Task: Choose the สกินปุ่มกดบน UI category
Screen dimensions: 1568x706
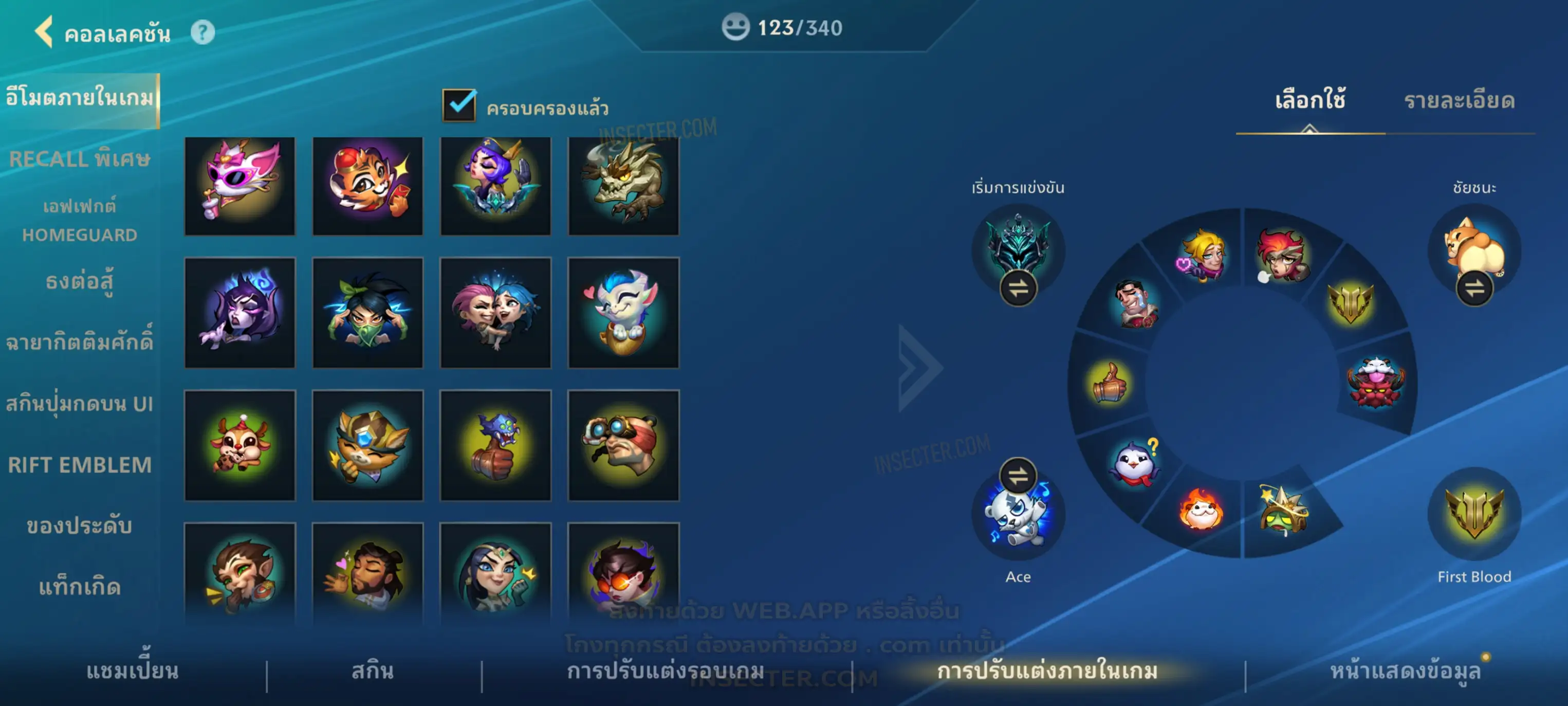Action: pyautogui.click(x=80, y=404)
